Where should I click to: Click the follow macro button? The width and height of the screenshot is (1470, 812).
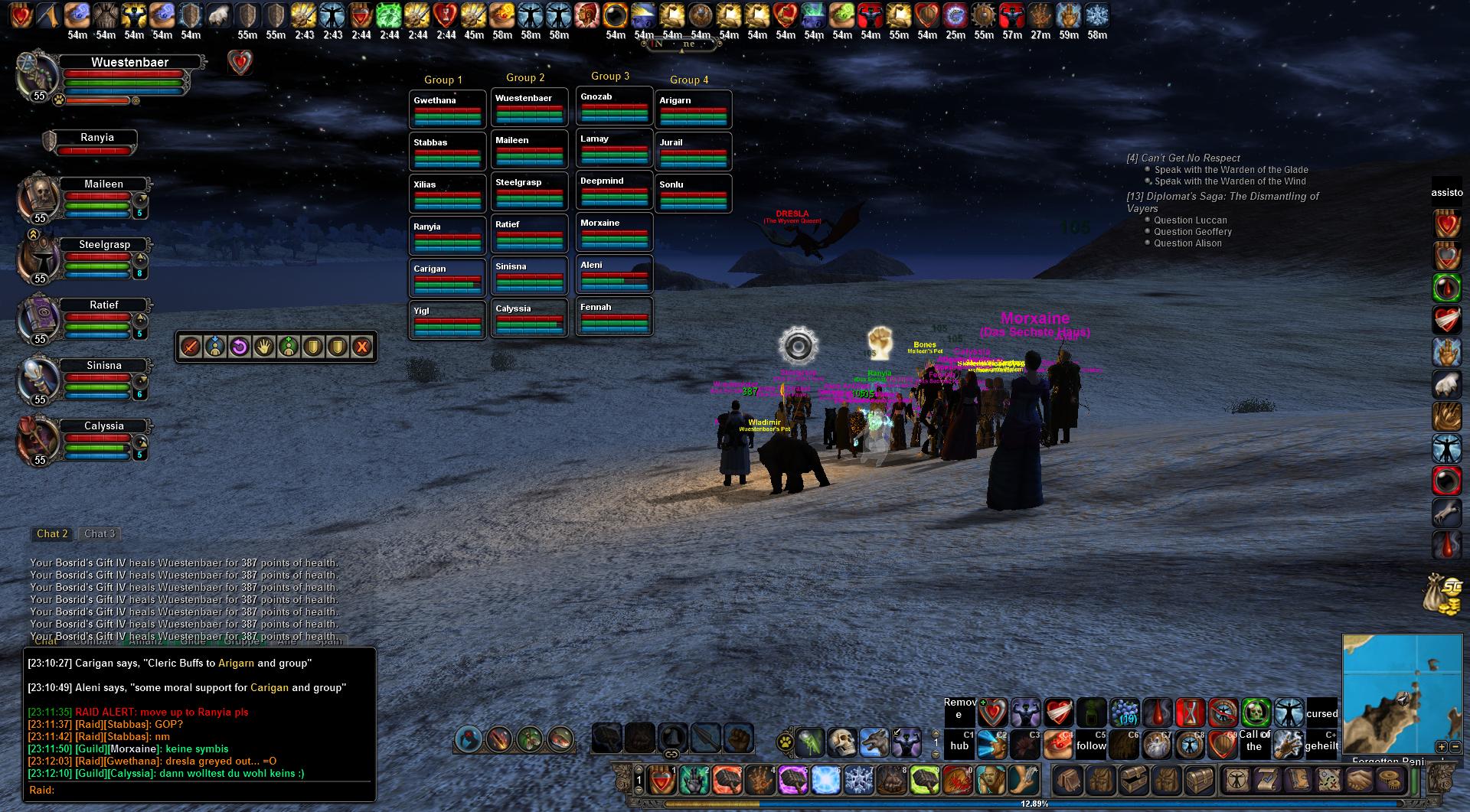click(1091, 745)
